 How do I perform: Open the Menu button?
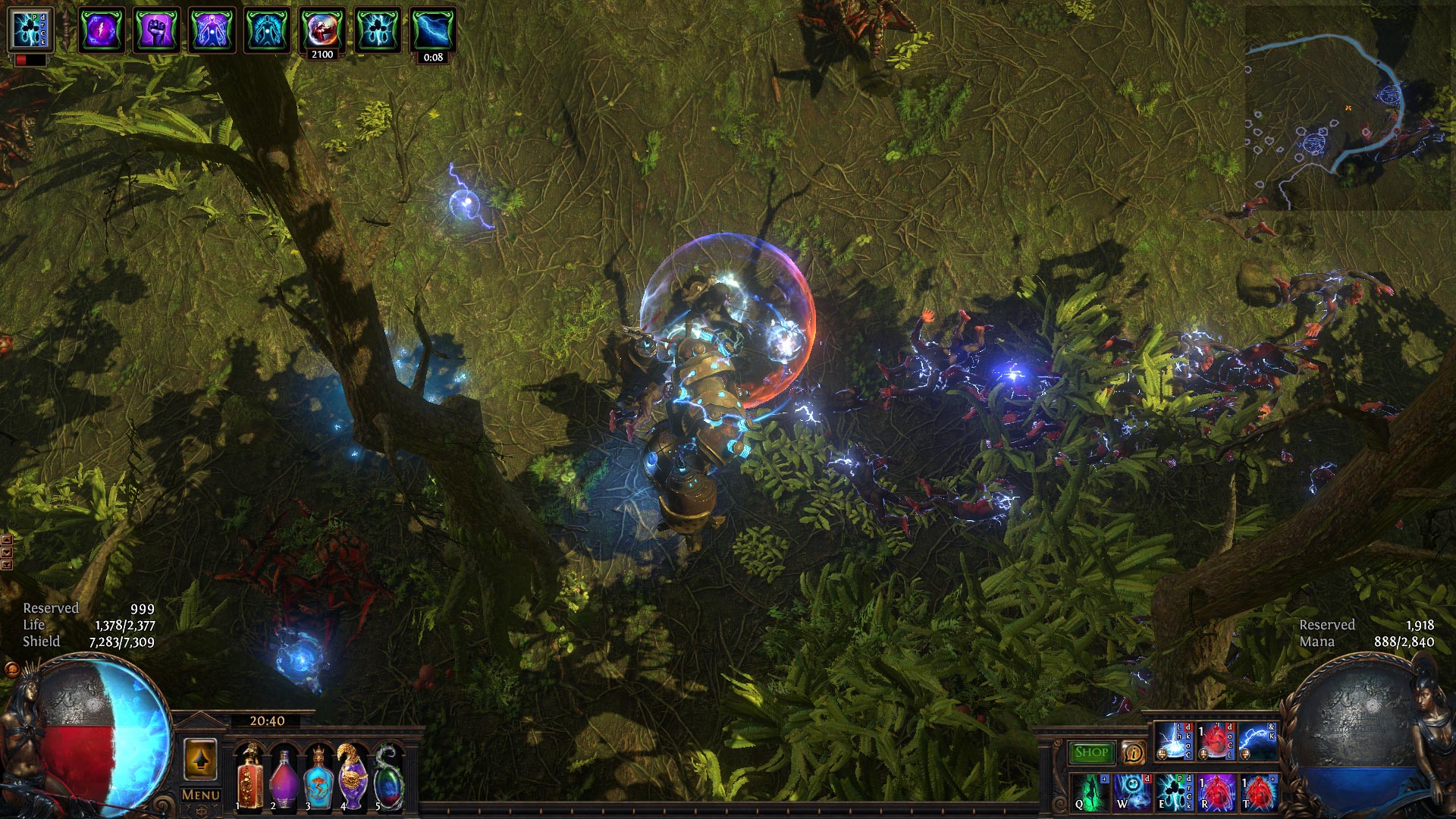(x=201, y=795)
